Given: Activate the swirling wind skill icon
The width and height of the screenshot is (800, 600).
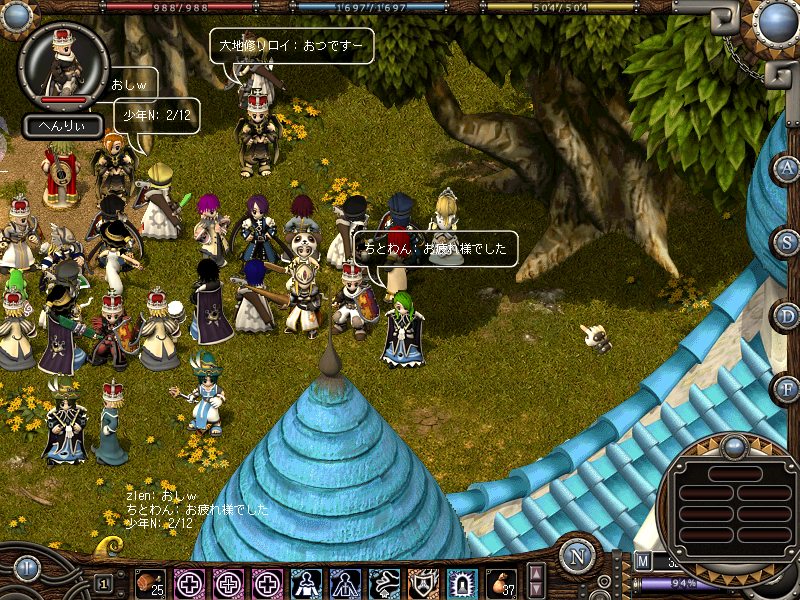Looking at the screenshot, I should click(384, 583).
